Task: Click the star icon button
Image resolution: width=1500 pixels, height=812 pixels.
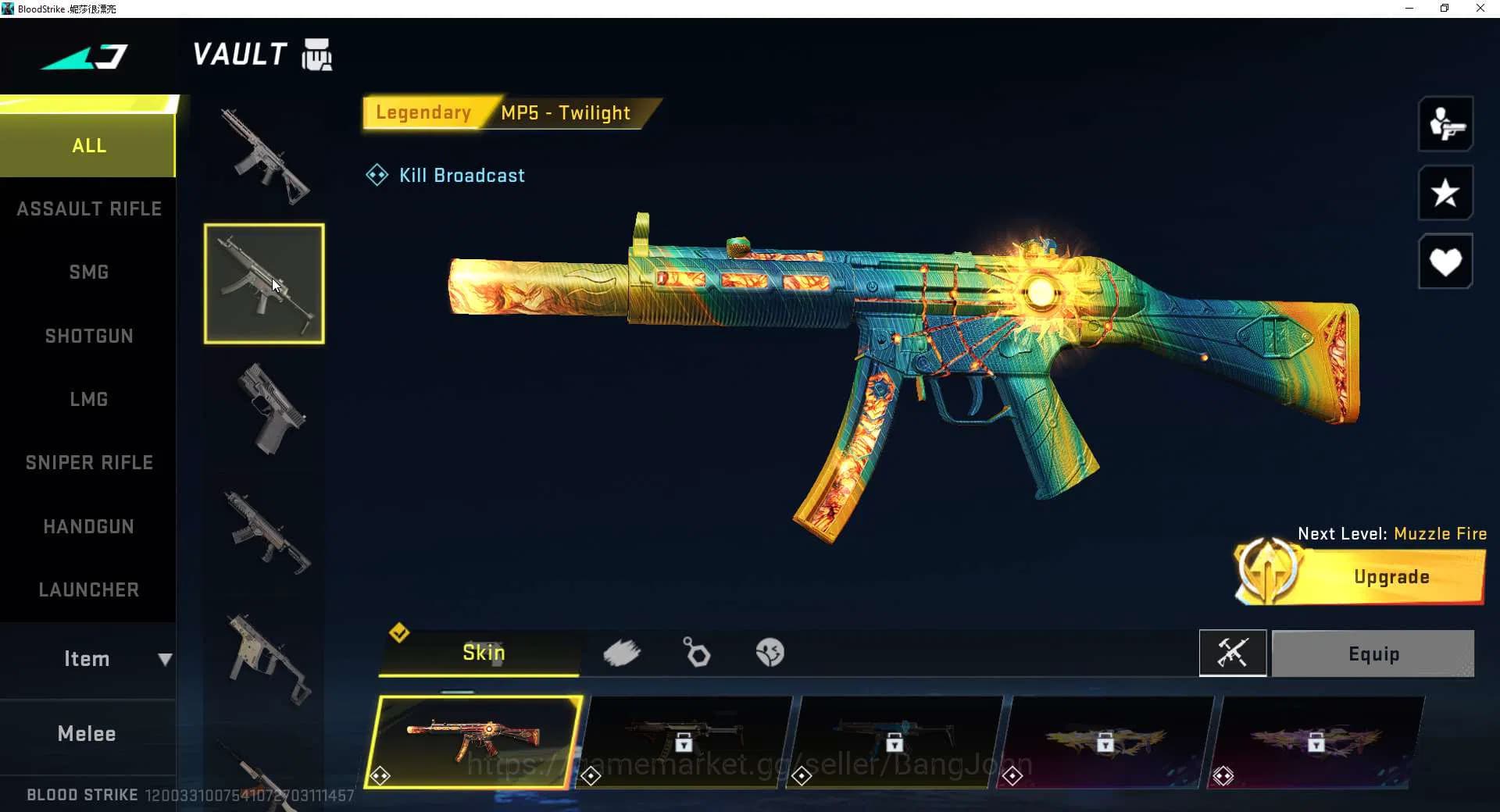Action: pyautogui.click(x=1445, y=193)
